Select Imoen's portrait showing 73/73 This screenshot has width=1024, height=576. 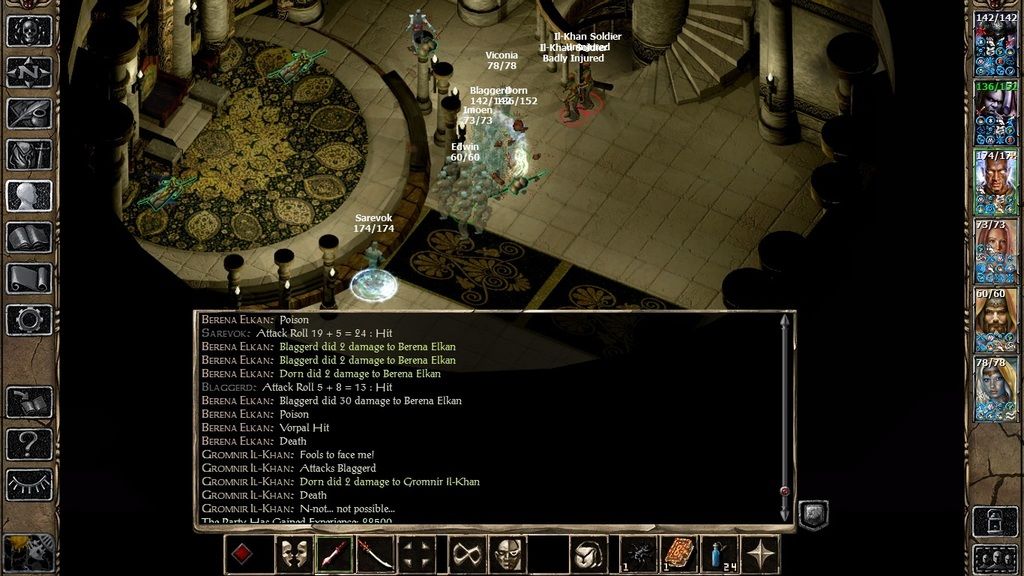[x=996, y=251]
